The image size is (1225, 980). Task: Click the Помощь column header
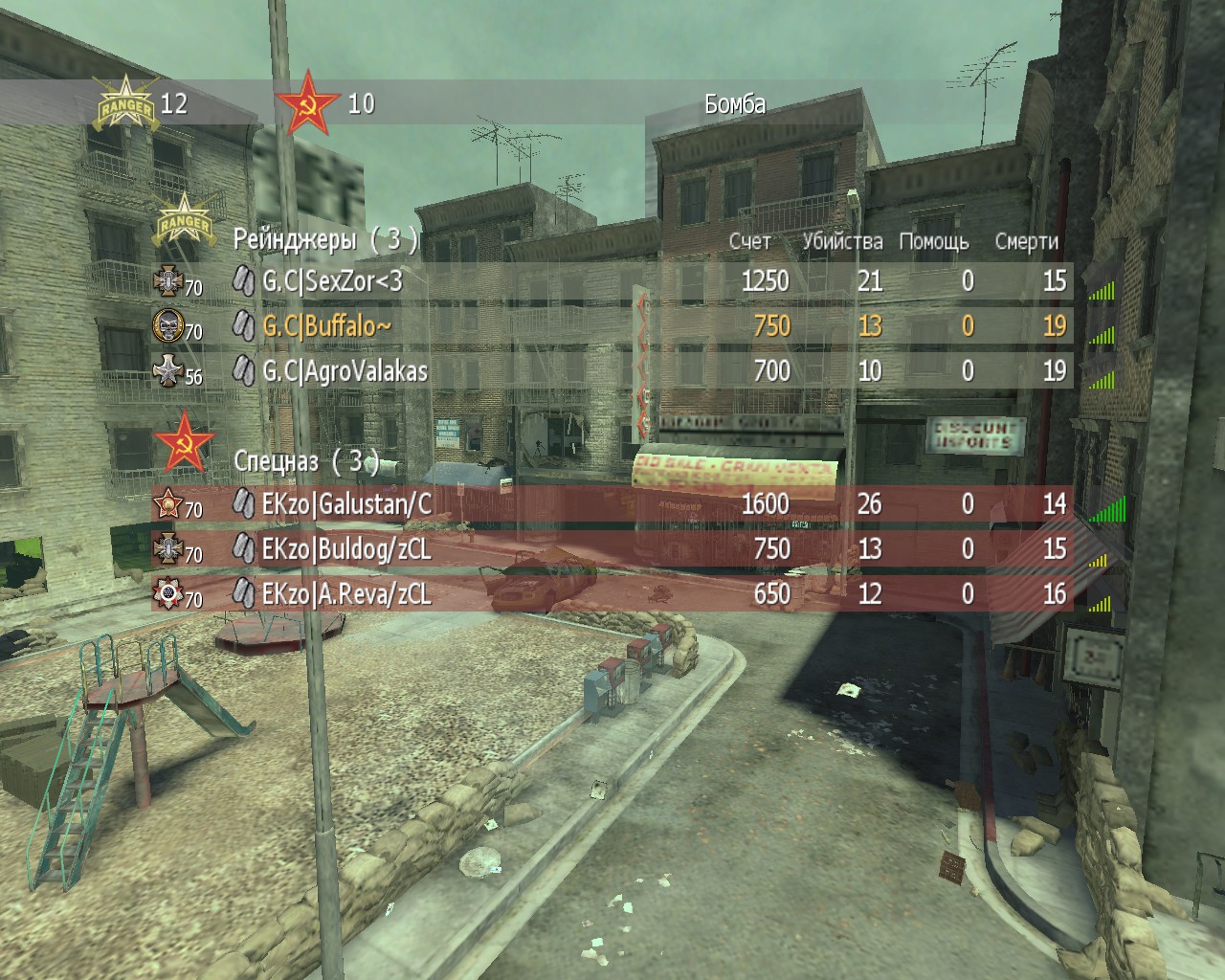pos(934,241)
